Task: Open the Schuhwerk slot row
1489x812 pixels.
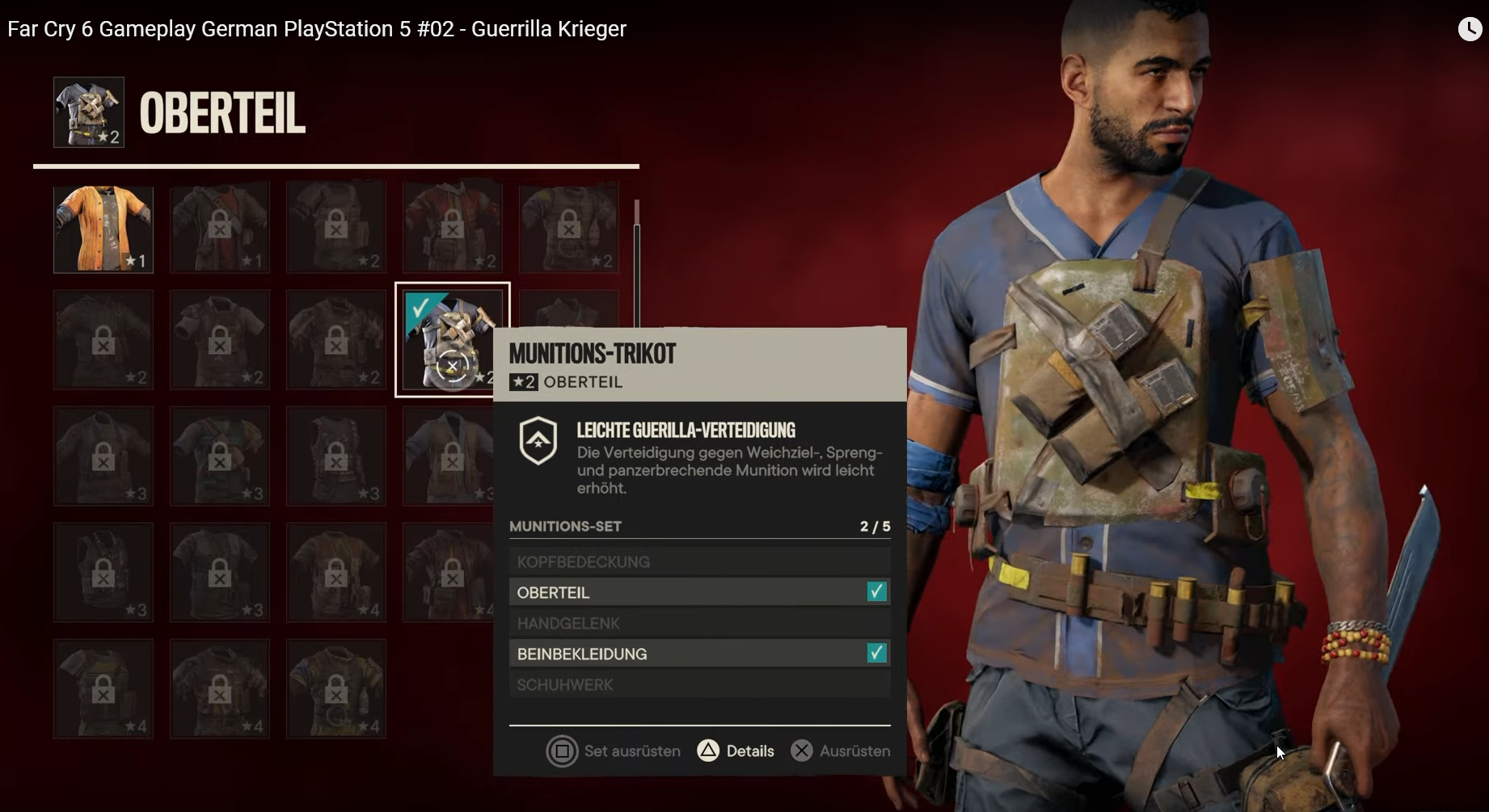Action: pos(698,684)
